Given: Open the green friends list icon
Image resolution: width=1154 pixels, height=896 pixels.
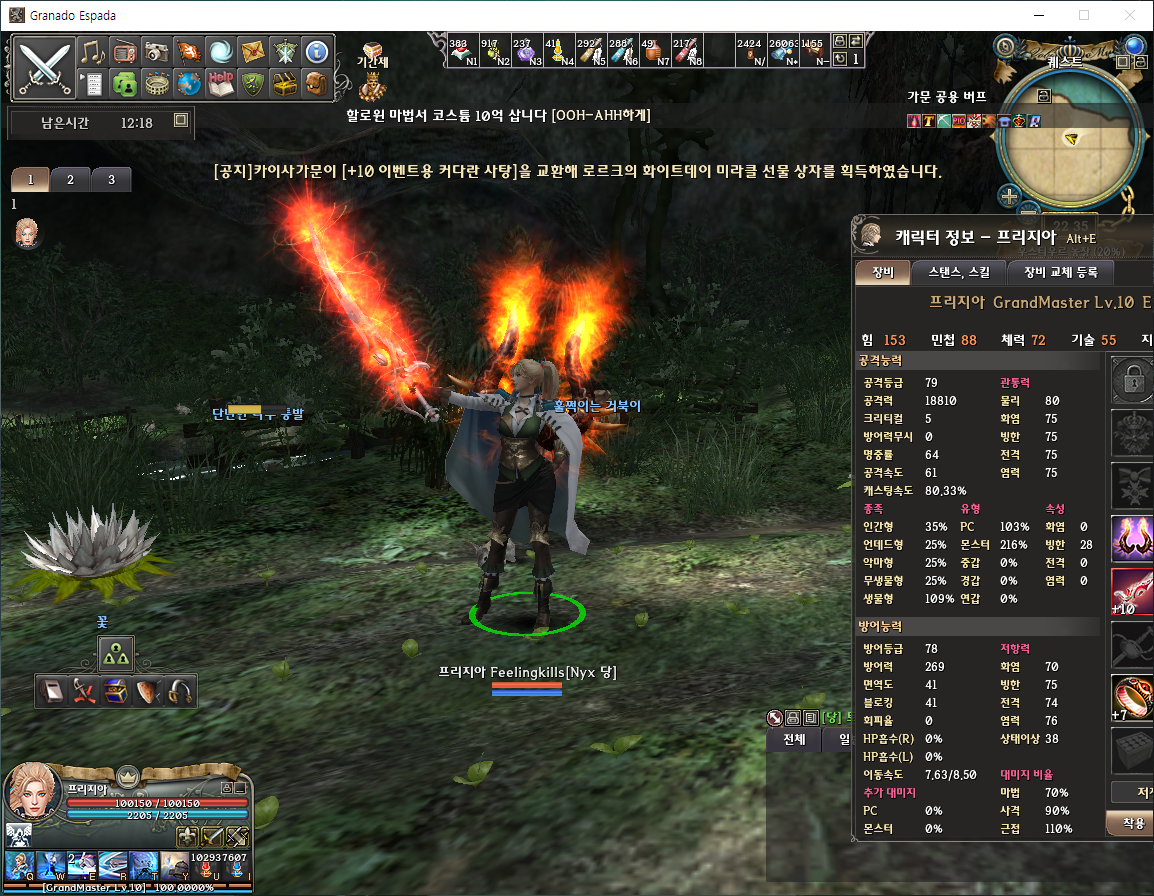Looking at the screenshot, I should coord(124,83).
